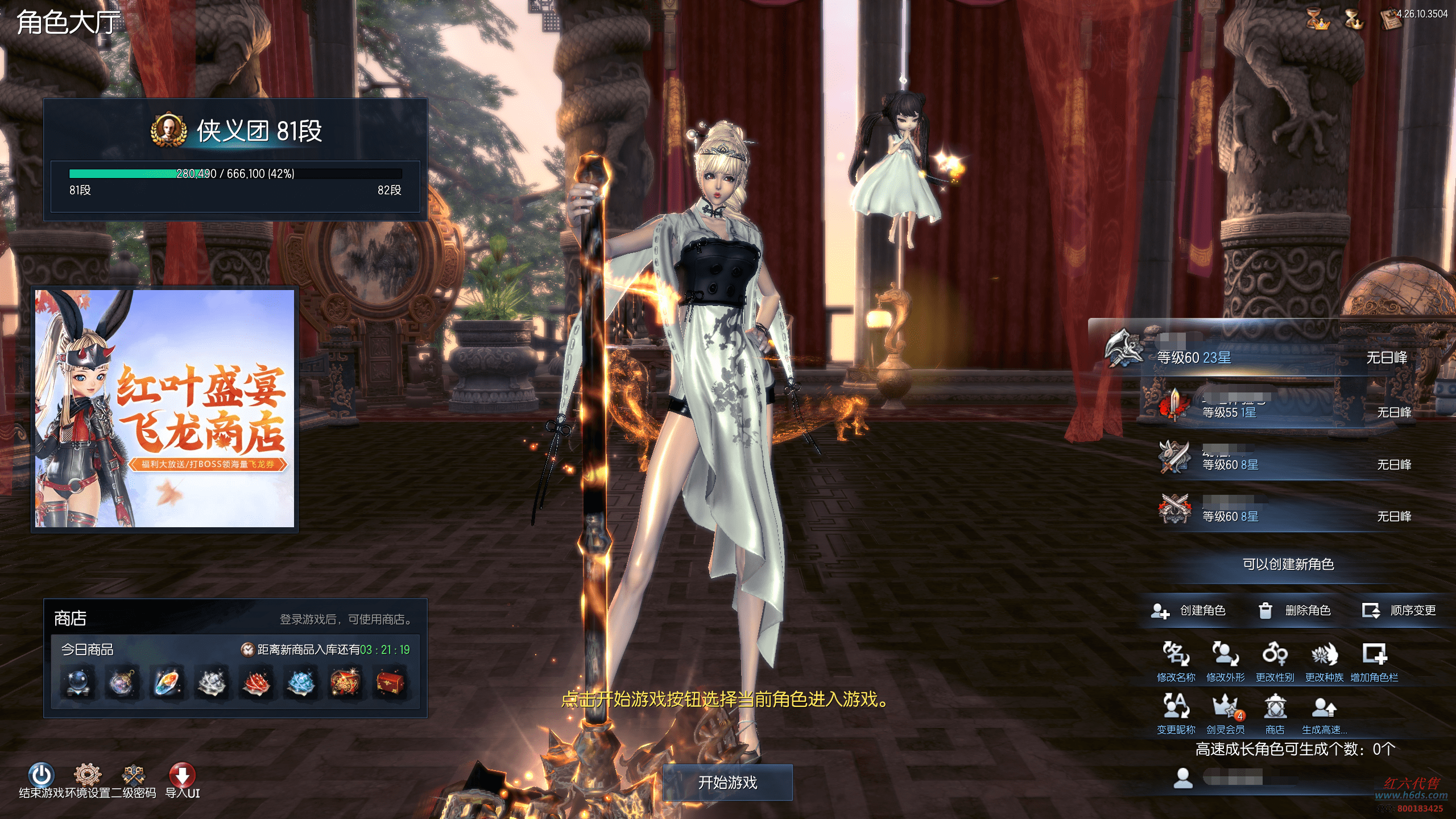1456x819 pixels.
Task: Choose 删除角色 to delete a character
Action: [x=1294, y=610]
